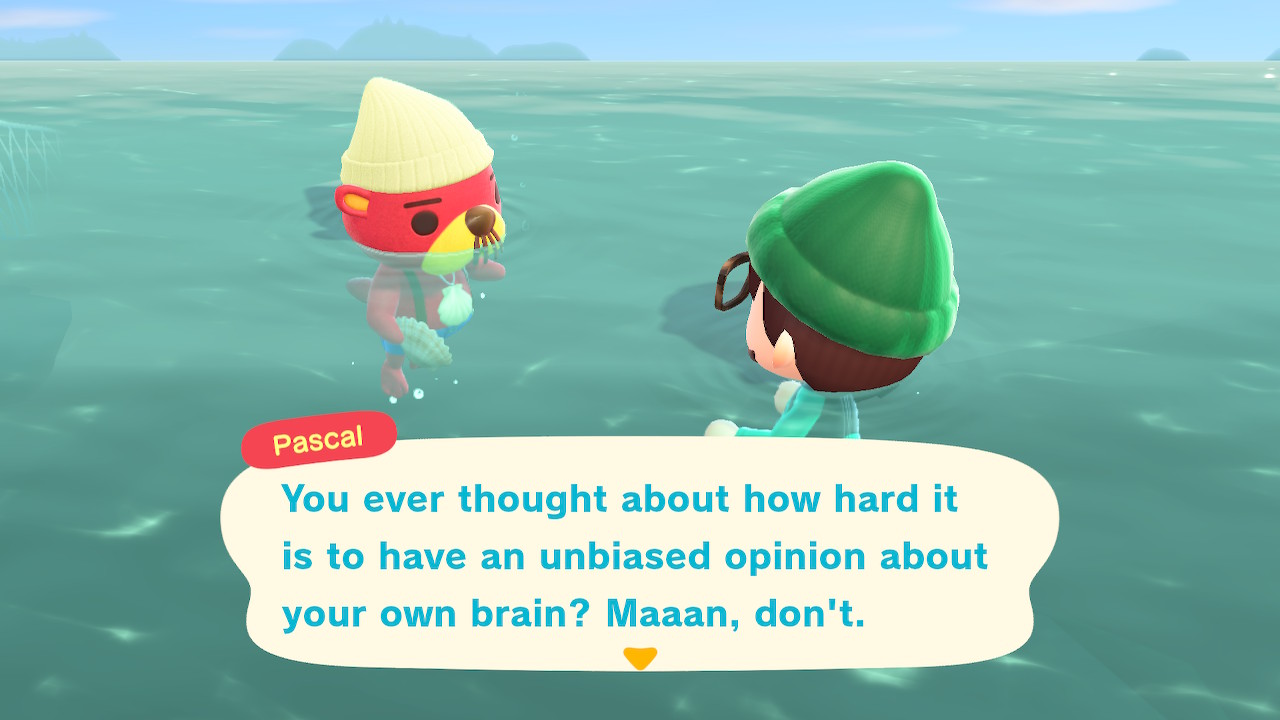
Task: Advance dialogue with the orange arrow indicator
Action: tap(639, 658)
